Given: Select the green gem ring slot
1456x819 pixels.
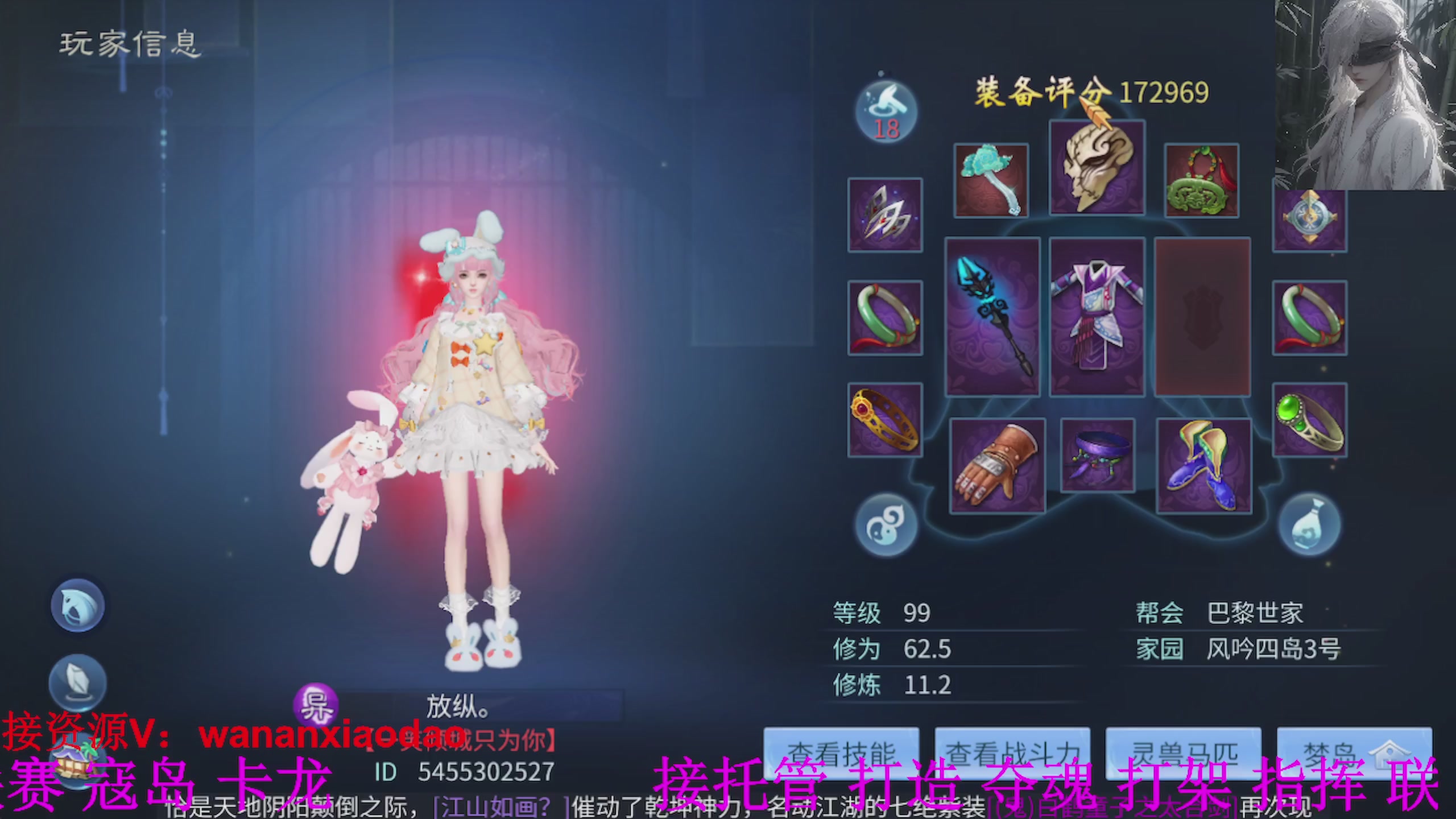Looking at the screenshot, I should [x=1309, y=421].
